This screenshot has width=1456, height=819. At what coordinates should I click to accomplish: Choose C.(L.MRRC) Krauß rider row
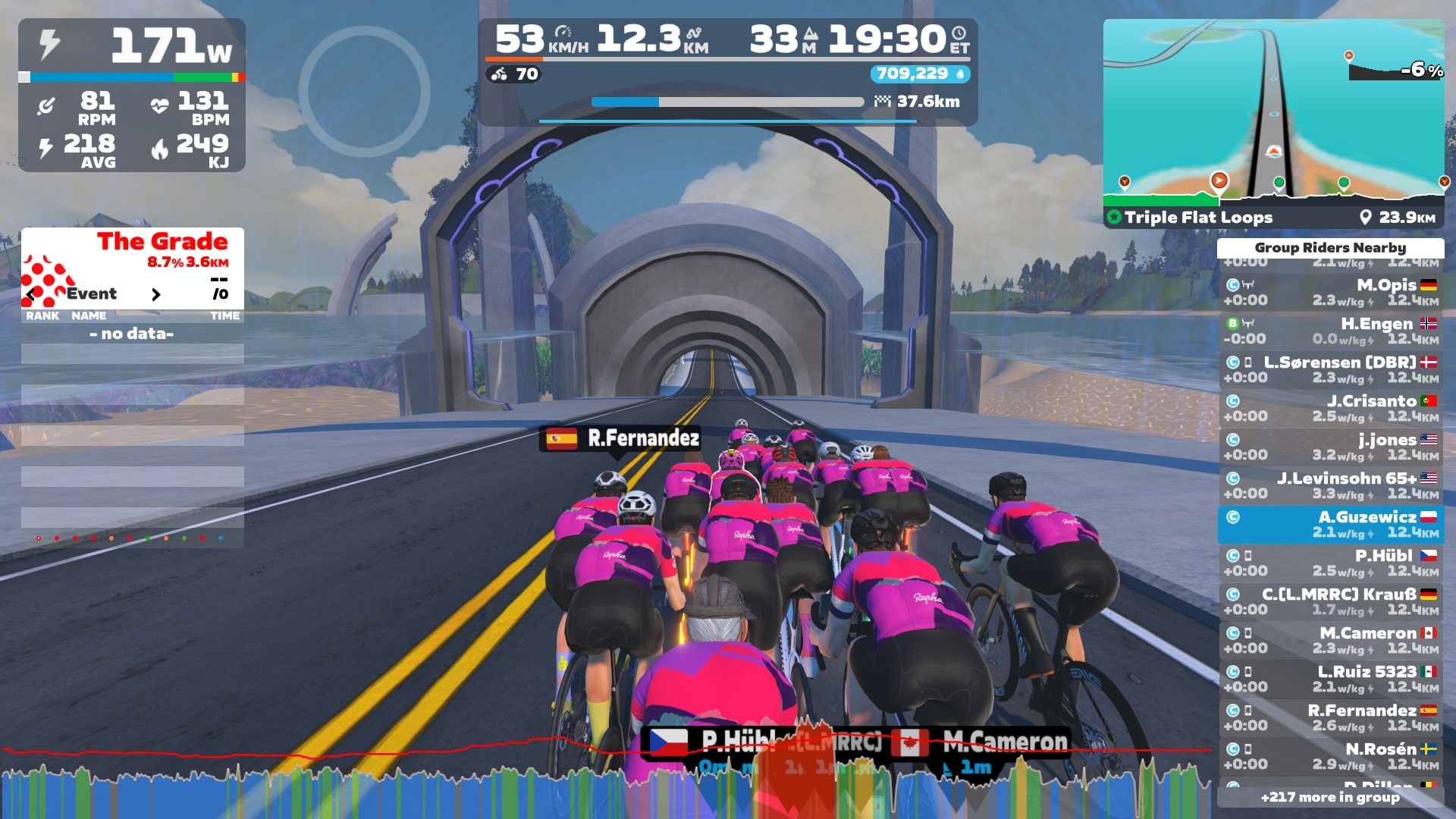1331,602
